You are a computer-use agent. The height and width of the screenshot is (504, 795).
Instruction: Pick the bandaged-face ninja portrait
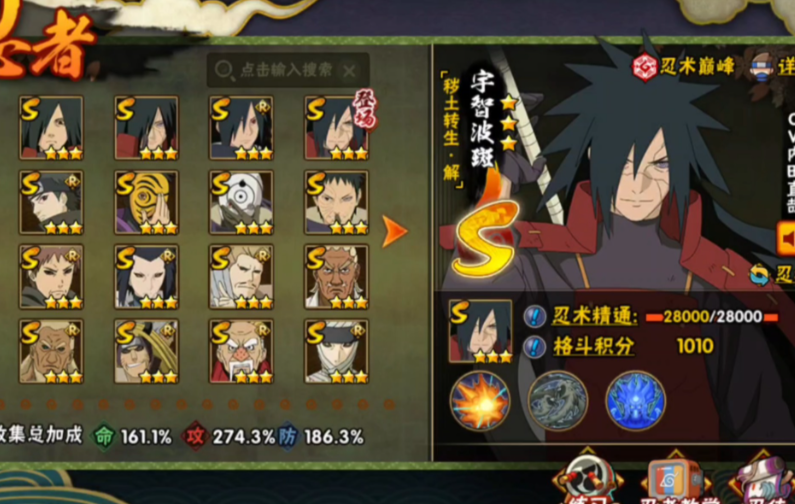pos(336,351)
